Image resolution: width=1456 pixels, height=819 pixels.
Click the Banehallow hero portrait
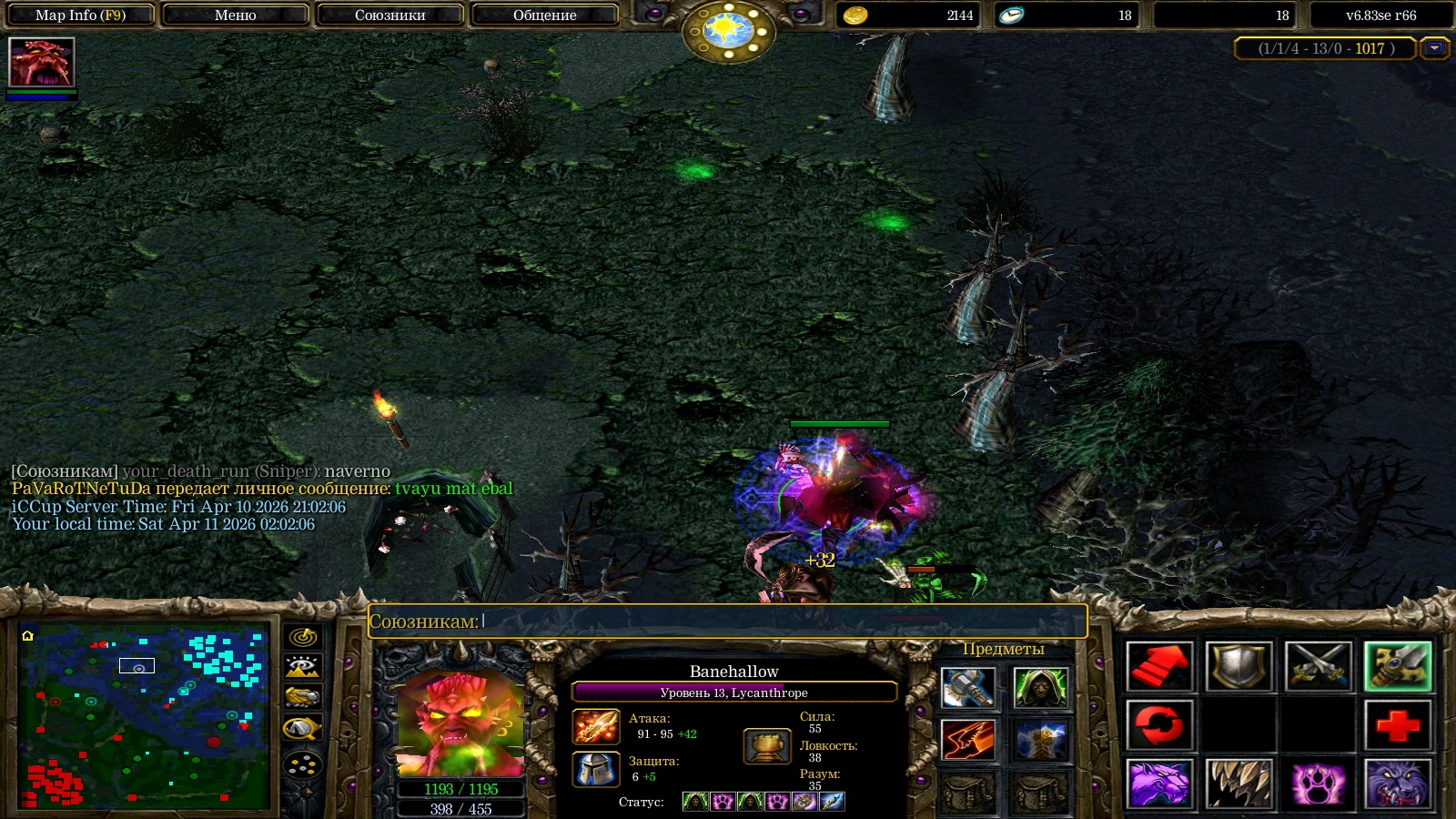[460, 723]
